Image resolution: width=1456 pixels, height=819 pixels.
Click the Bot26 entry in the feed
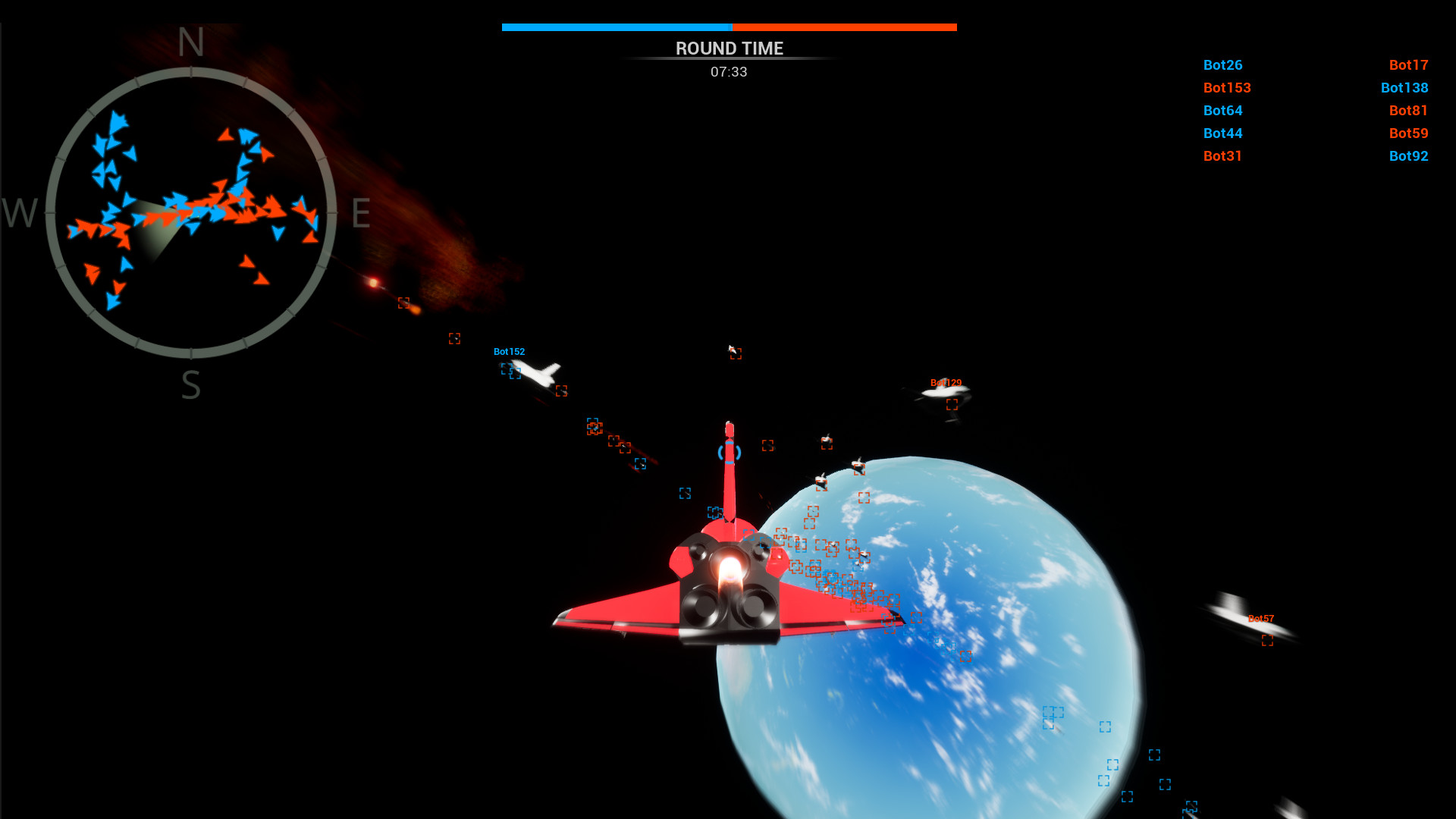click(x=1223, y=65)
